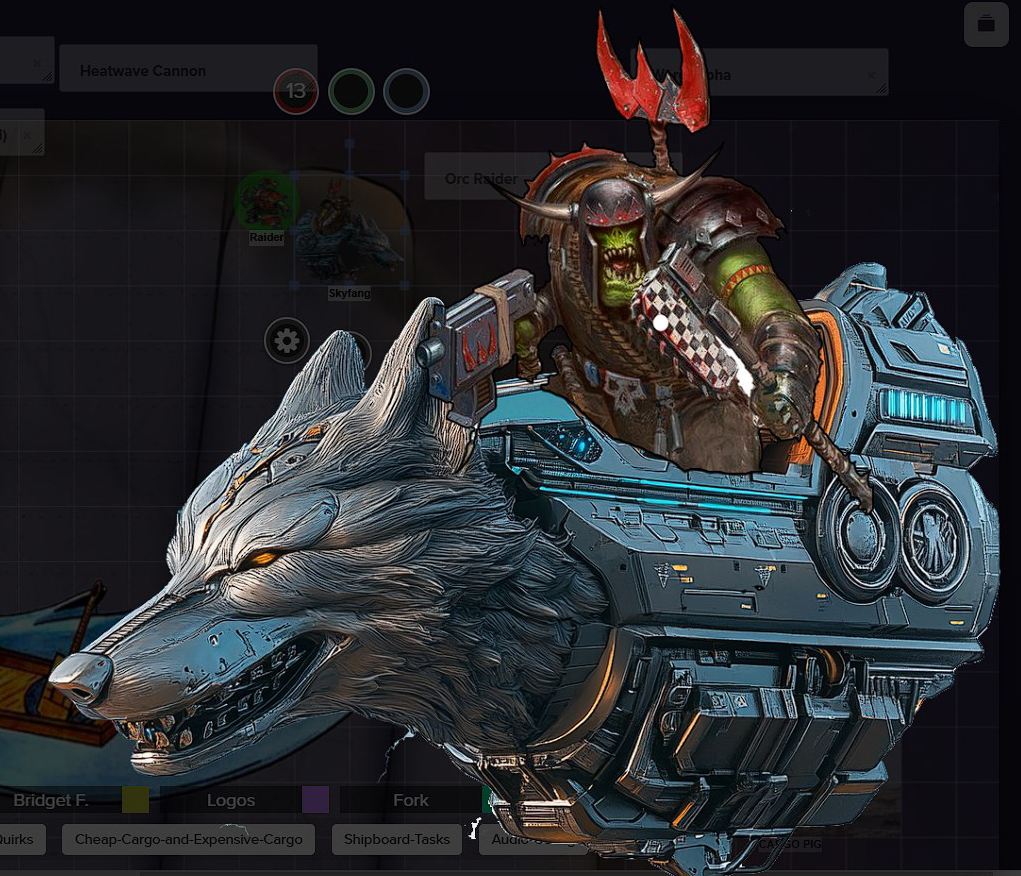Click the empty blue token bubble

[x=406, y=91]
